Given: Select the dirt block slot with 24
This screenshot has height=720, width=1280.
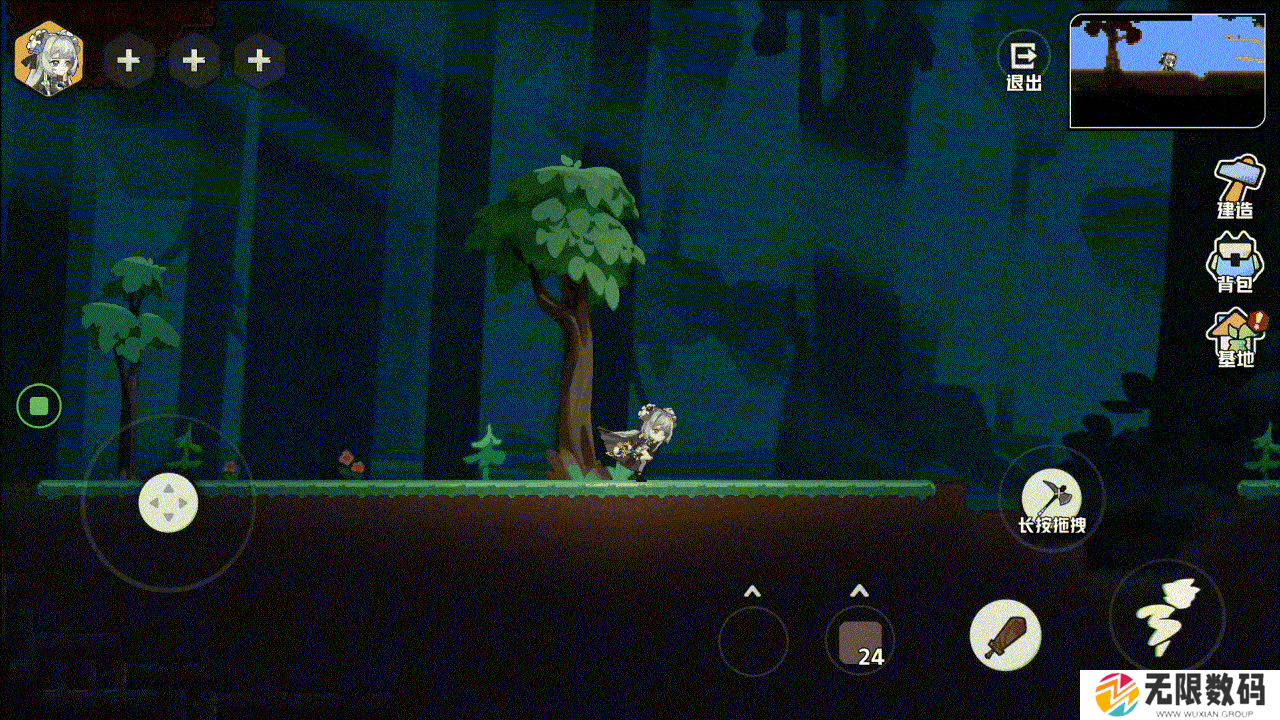Looking at the screenshot, I should [860, 641].
